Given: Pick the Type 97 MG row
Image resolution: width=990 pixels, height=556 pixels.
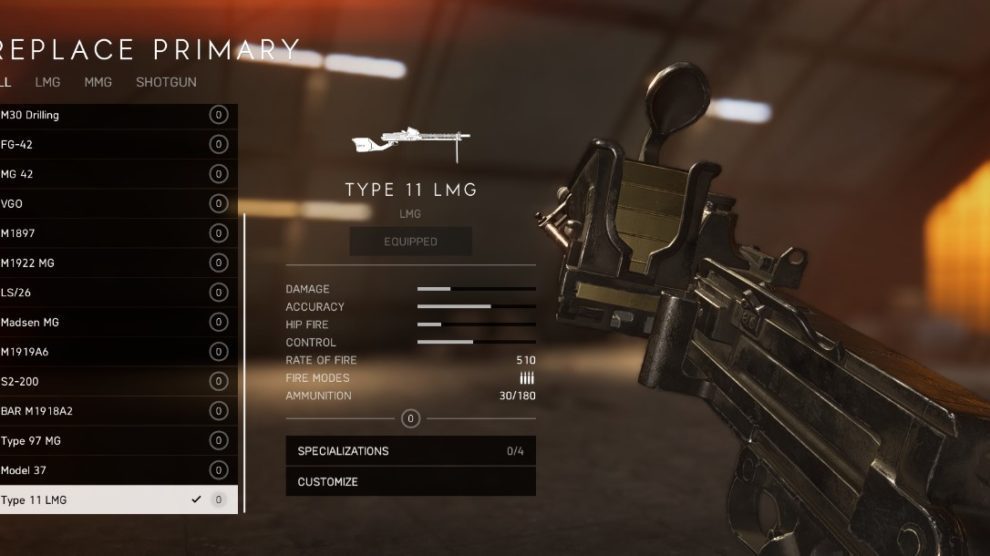Looking at the screenshot, I should click(110, 441).
